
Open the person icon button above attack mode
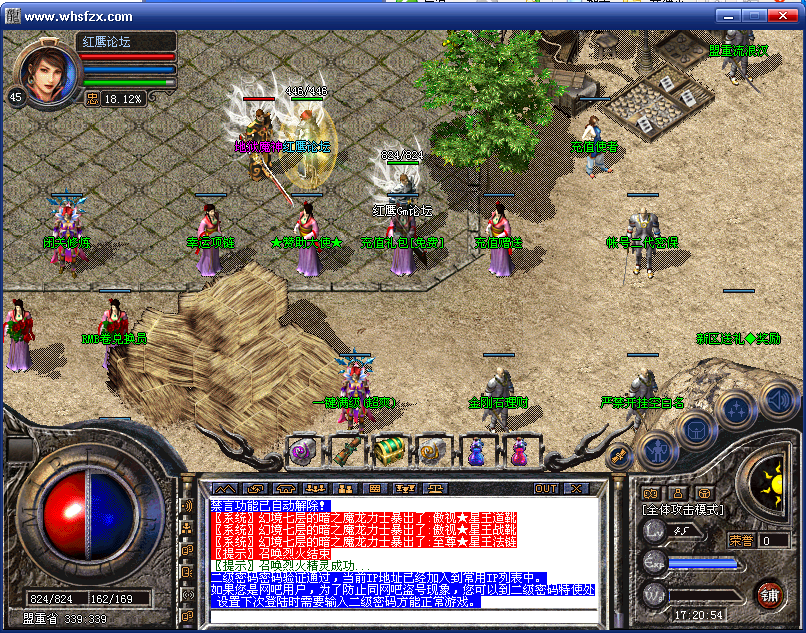point(678,493)
